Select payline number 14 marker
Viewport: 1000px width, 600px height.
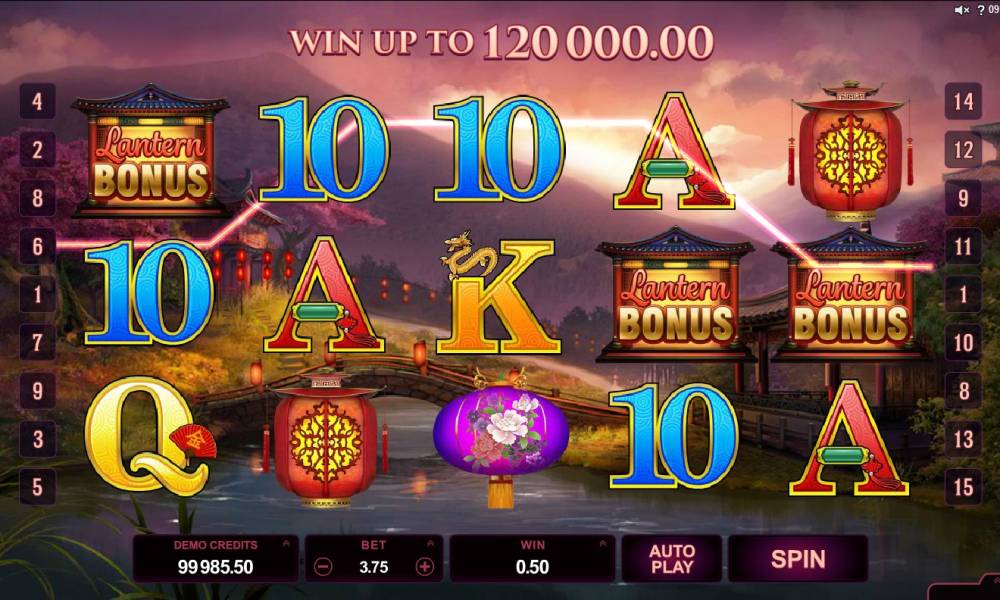[x=964, y=101]
